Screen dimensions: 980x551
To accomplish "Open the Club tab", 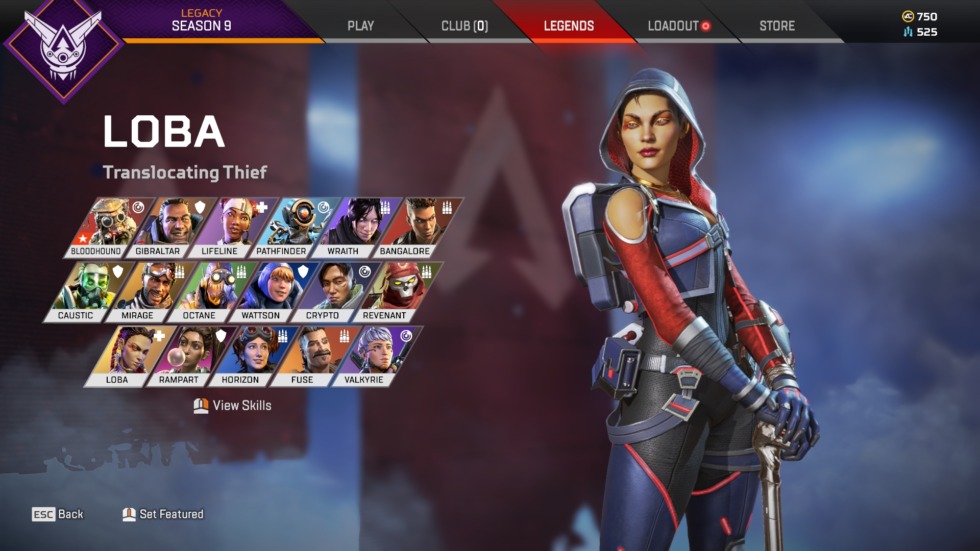I will click(464, 25).
